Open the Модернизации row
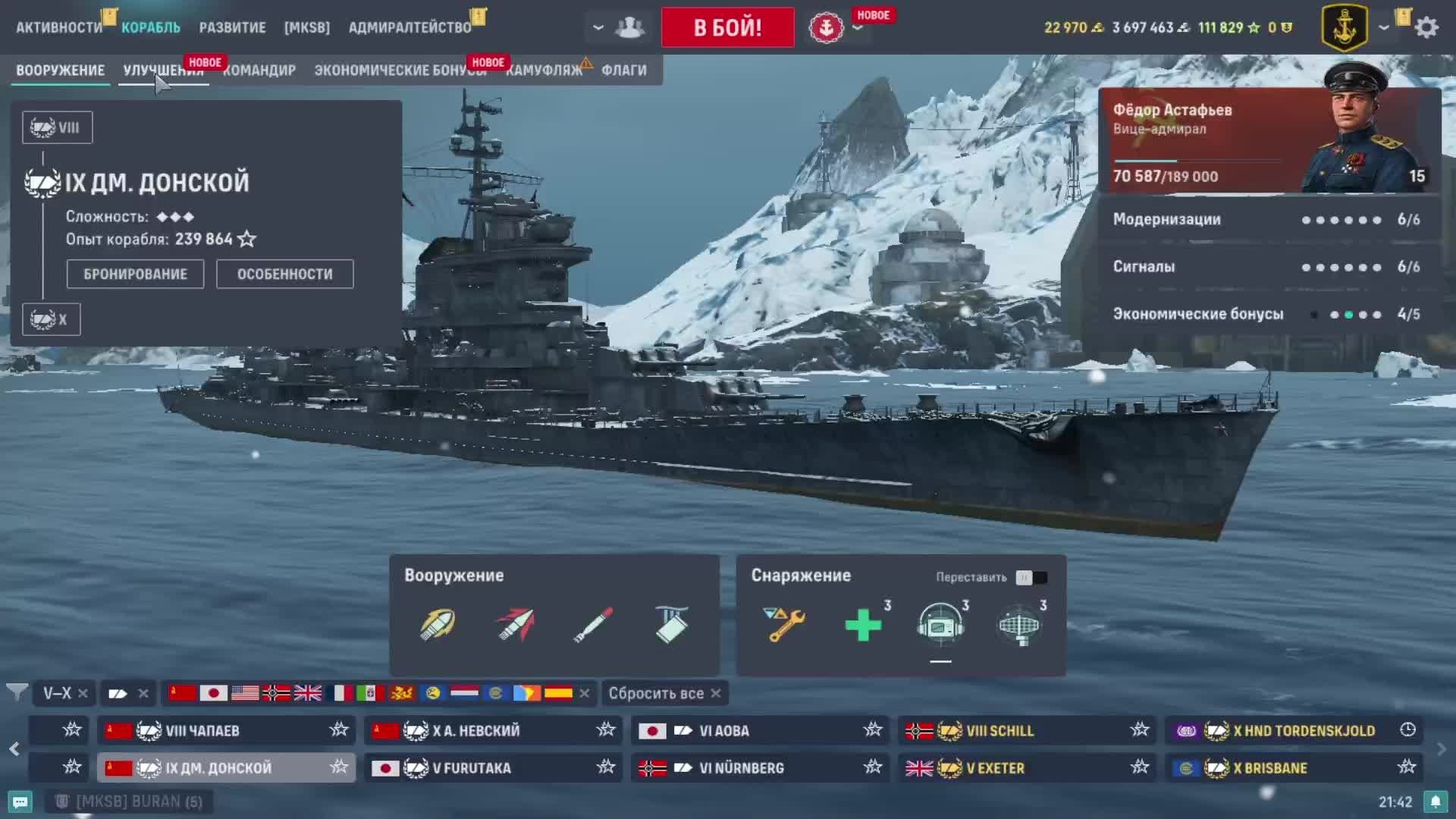The height and width of the screenshot is (819, 1456). tap(1266, 220)
